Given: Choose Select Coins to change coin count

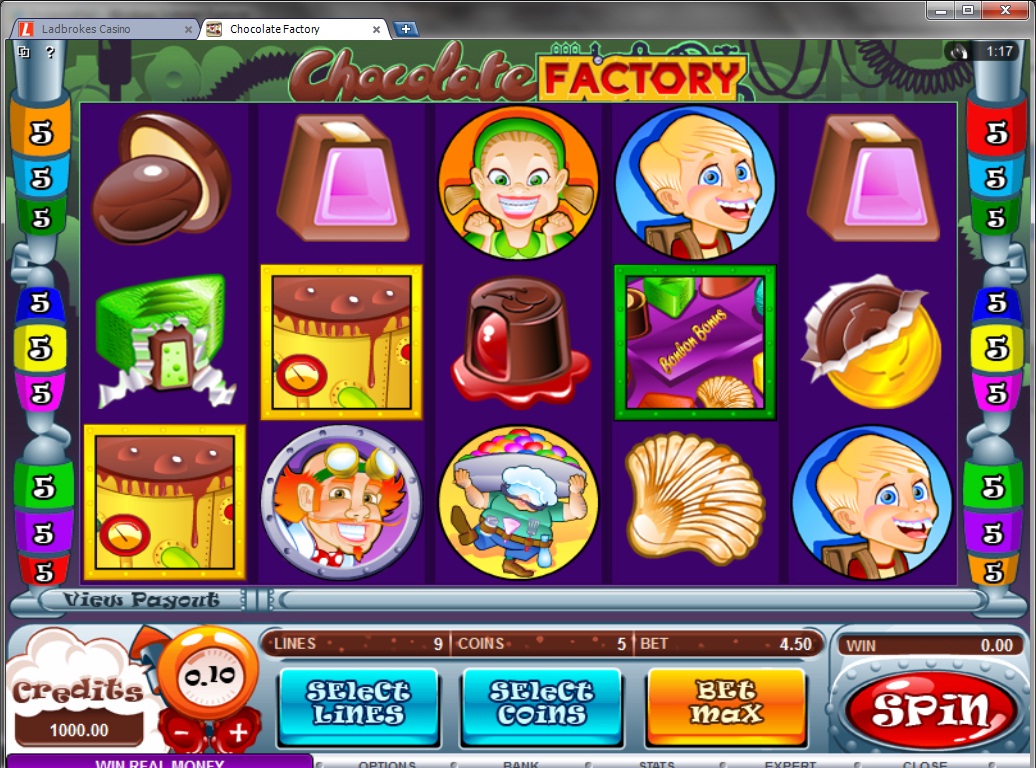Looking at the screenshot, I should click(542, 702).
